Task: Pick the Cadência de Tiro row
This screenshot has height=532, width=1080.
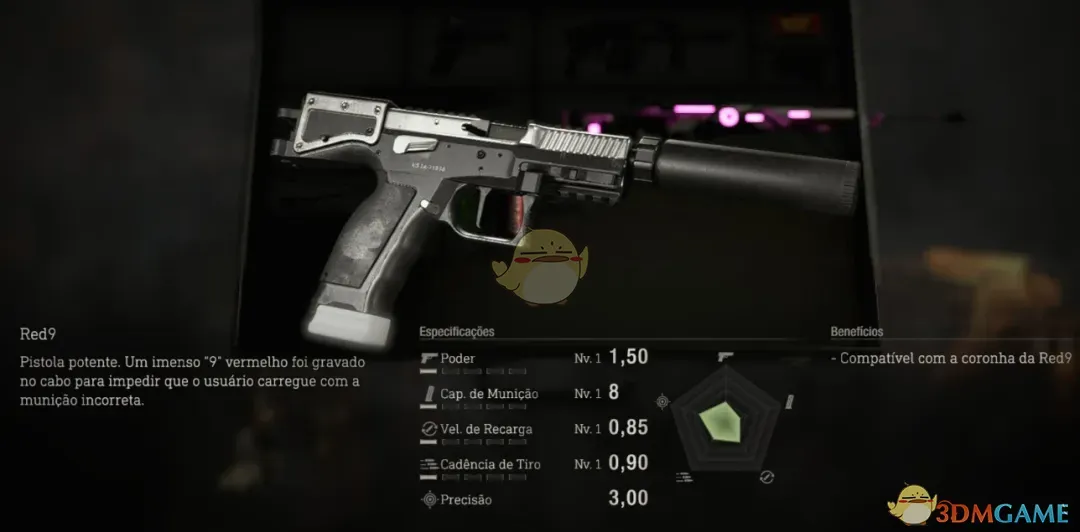Action: (x=534, y=464)
